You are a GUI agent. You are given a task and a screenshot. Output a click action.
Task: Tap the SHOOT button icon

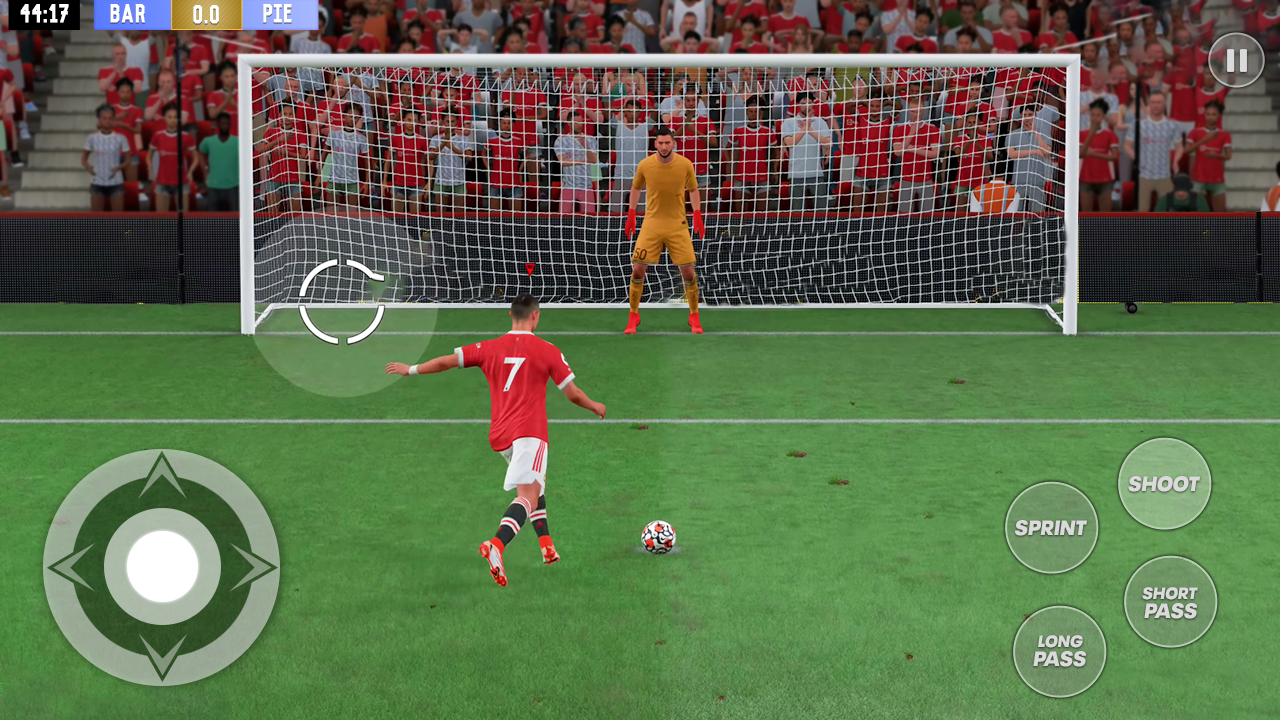(x=1164, y=484)
